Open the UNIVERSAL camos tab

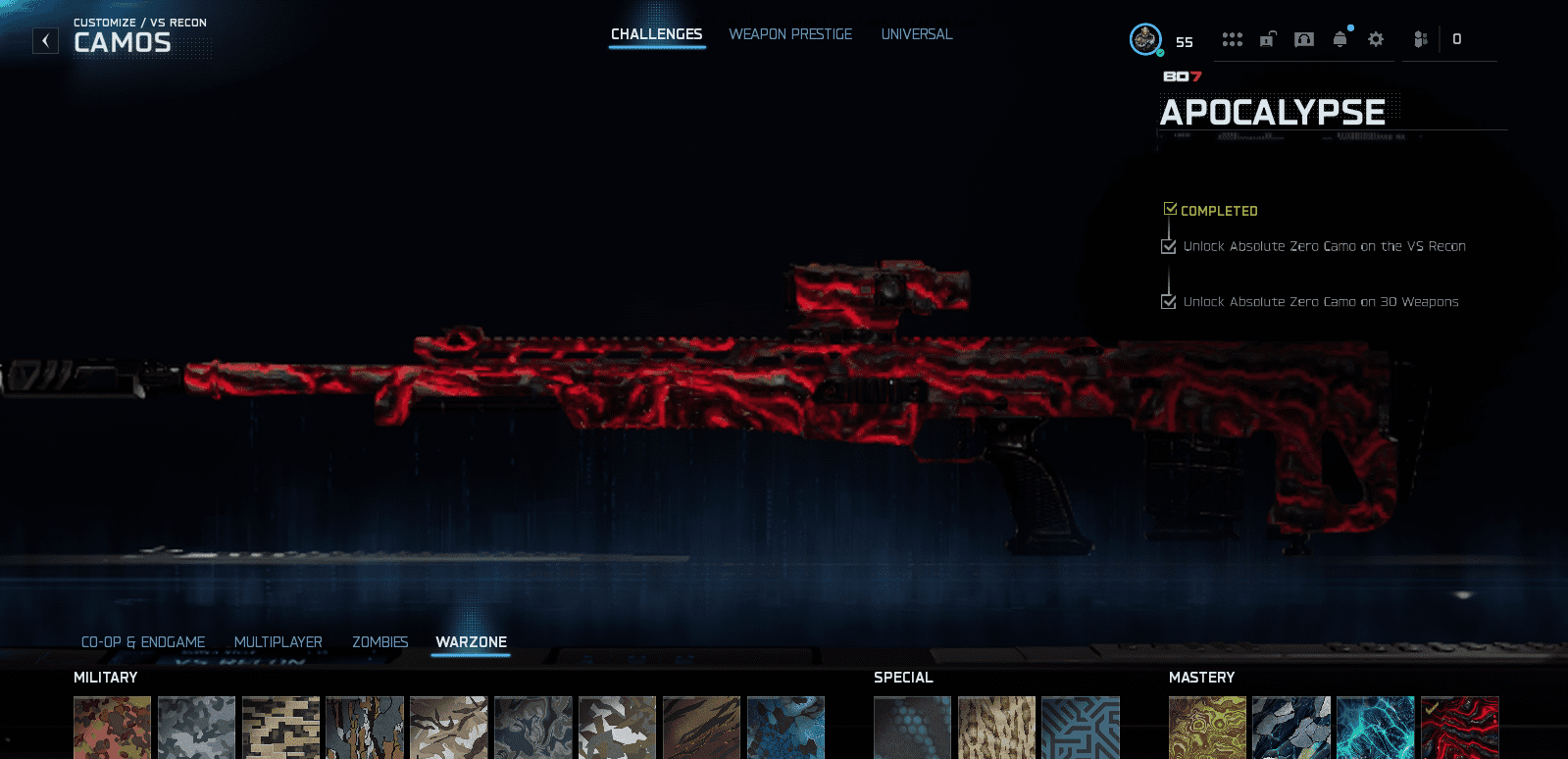tap(915, 33)
